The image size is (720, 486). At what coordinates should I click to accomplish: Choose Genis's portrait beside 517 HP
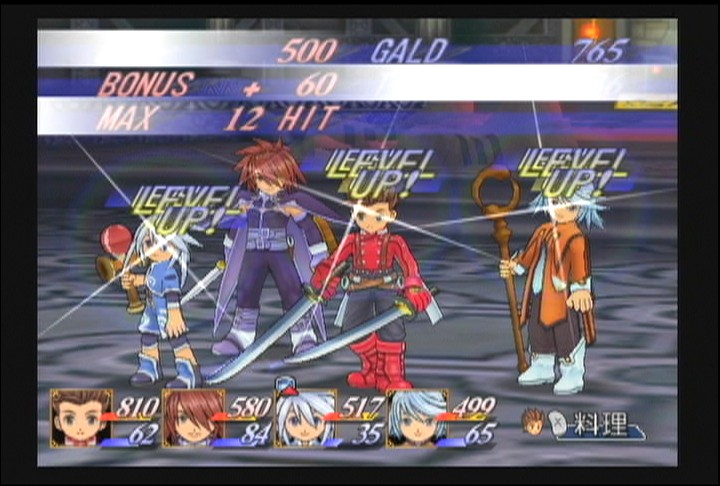coord(304,417)
